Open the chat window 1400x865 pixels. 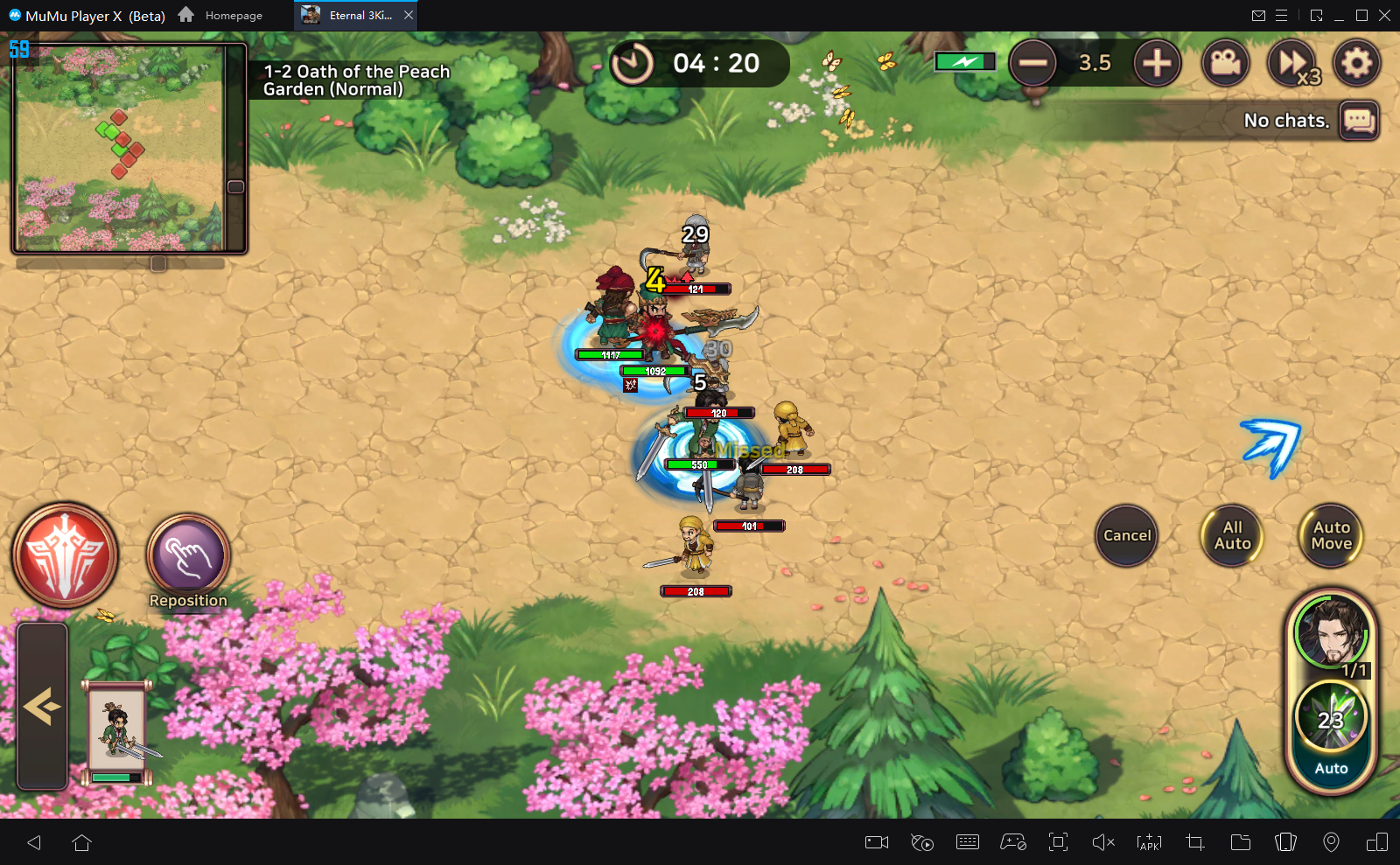tap(1359, 120)
